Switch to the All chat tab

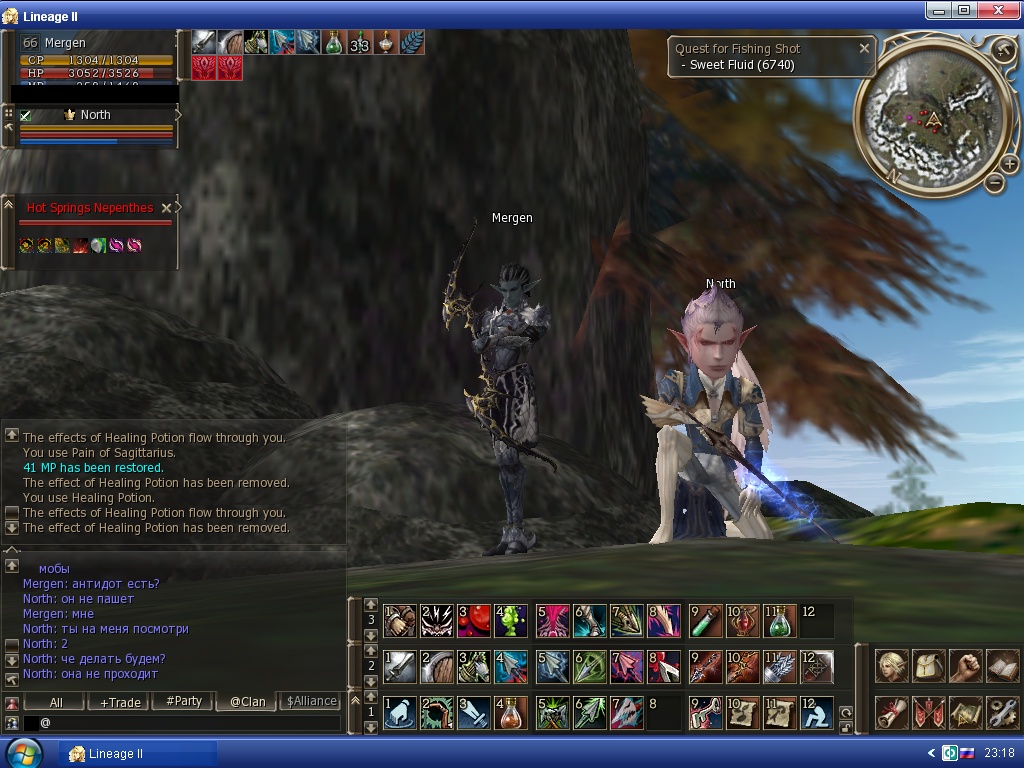[56, 702]
